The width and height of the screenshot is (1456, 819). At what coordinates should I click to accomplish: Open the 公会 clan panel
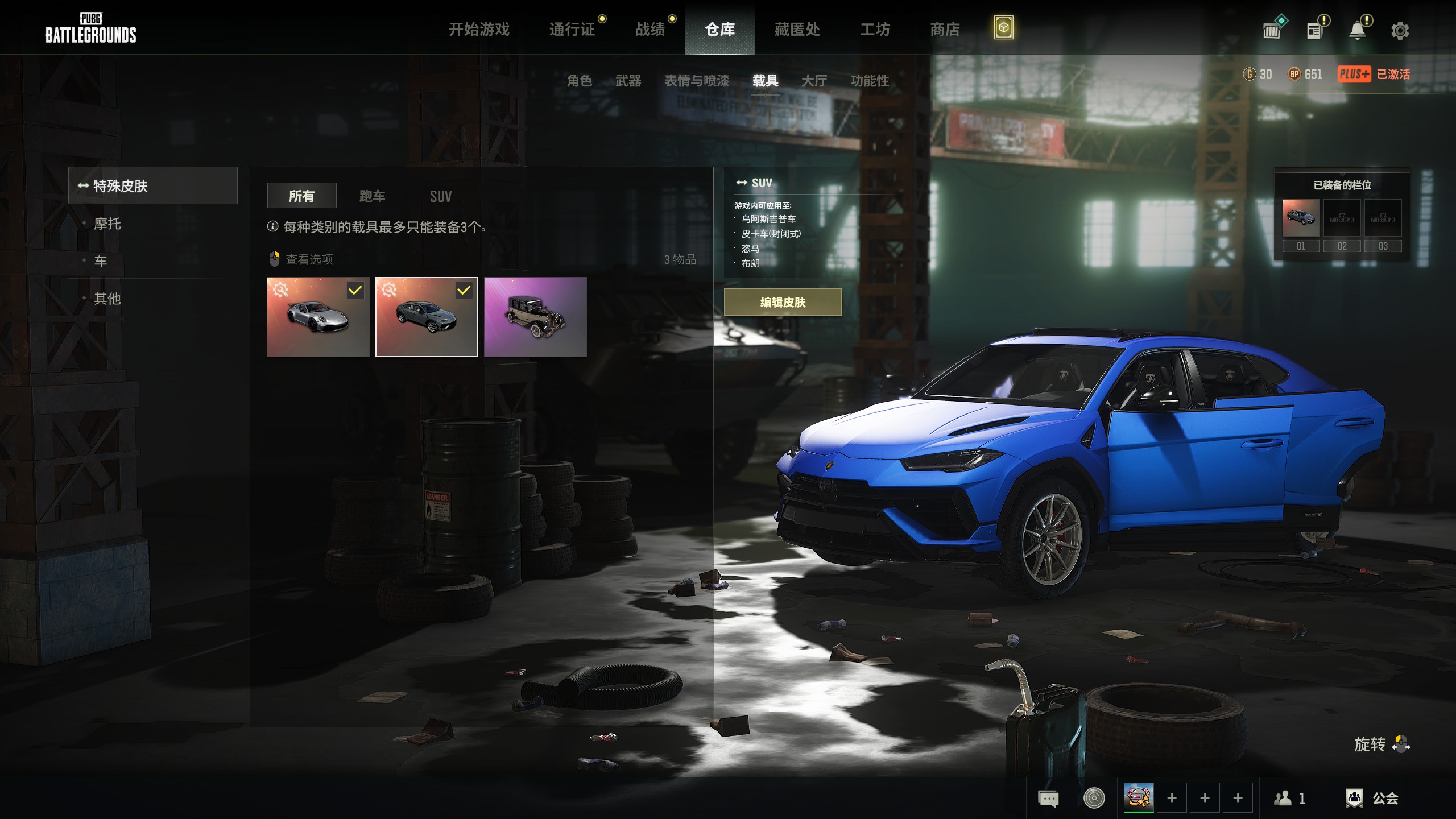[x=1372, y=798]
